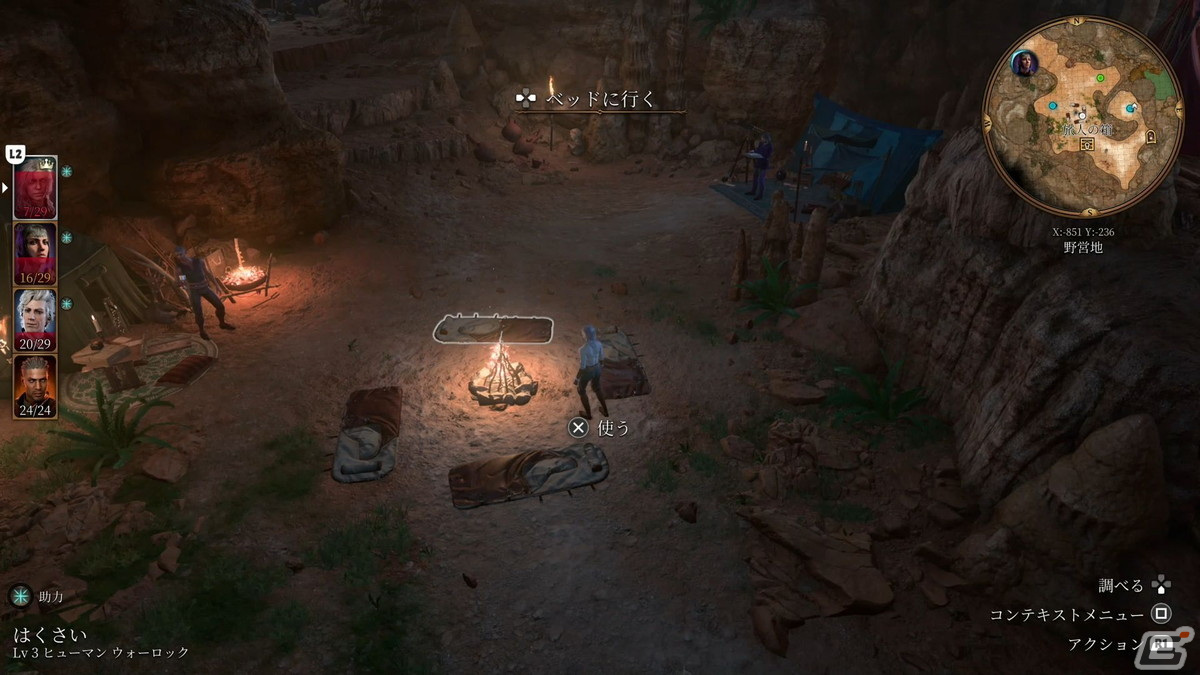This screenshot has width=1200, height=675.
Task: Click the 使う use prompt label
Action: point(612,428)
